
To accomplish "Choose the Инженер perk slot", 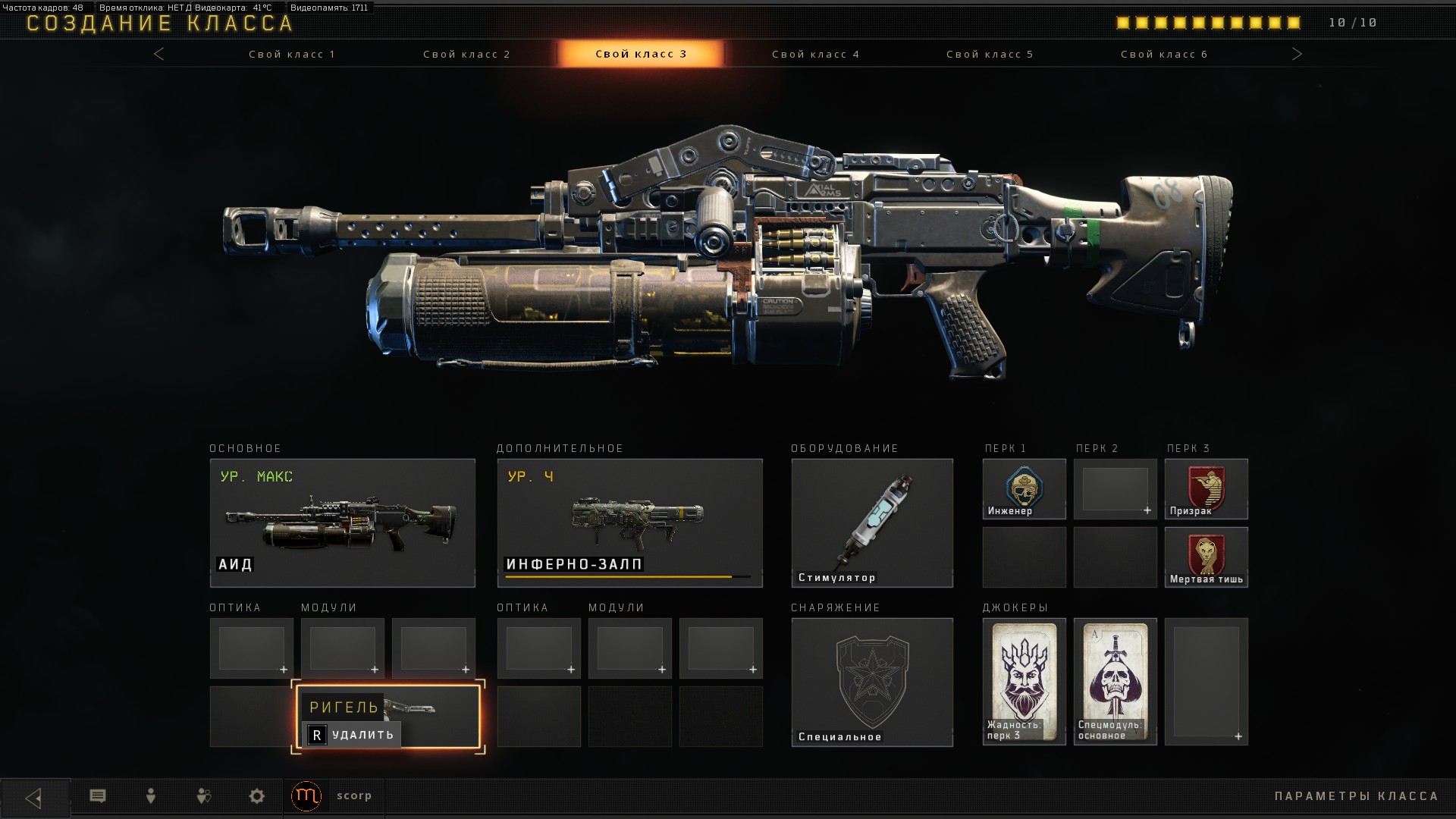I will tap(1024, 489).
